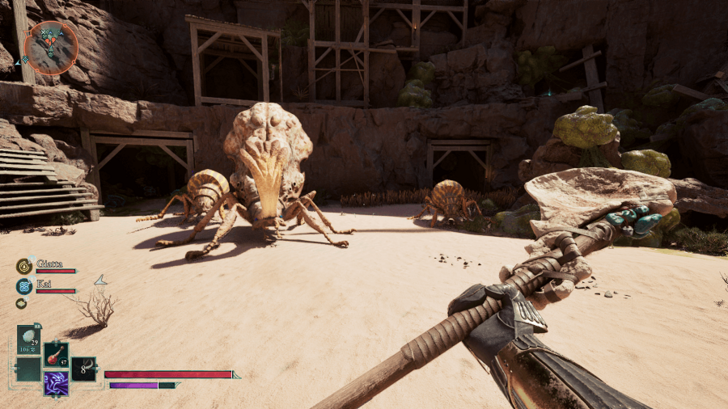Viewport: 728px width, 409px height.
Task: Select companion Kai's portrait icon
Action: pyautogui.click(x=23, y=286)
